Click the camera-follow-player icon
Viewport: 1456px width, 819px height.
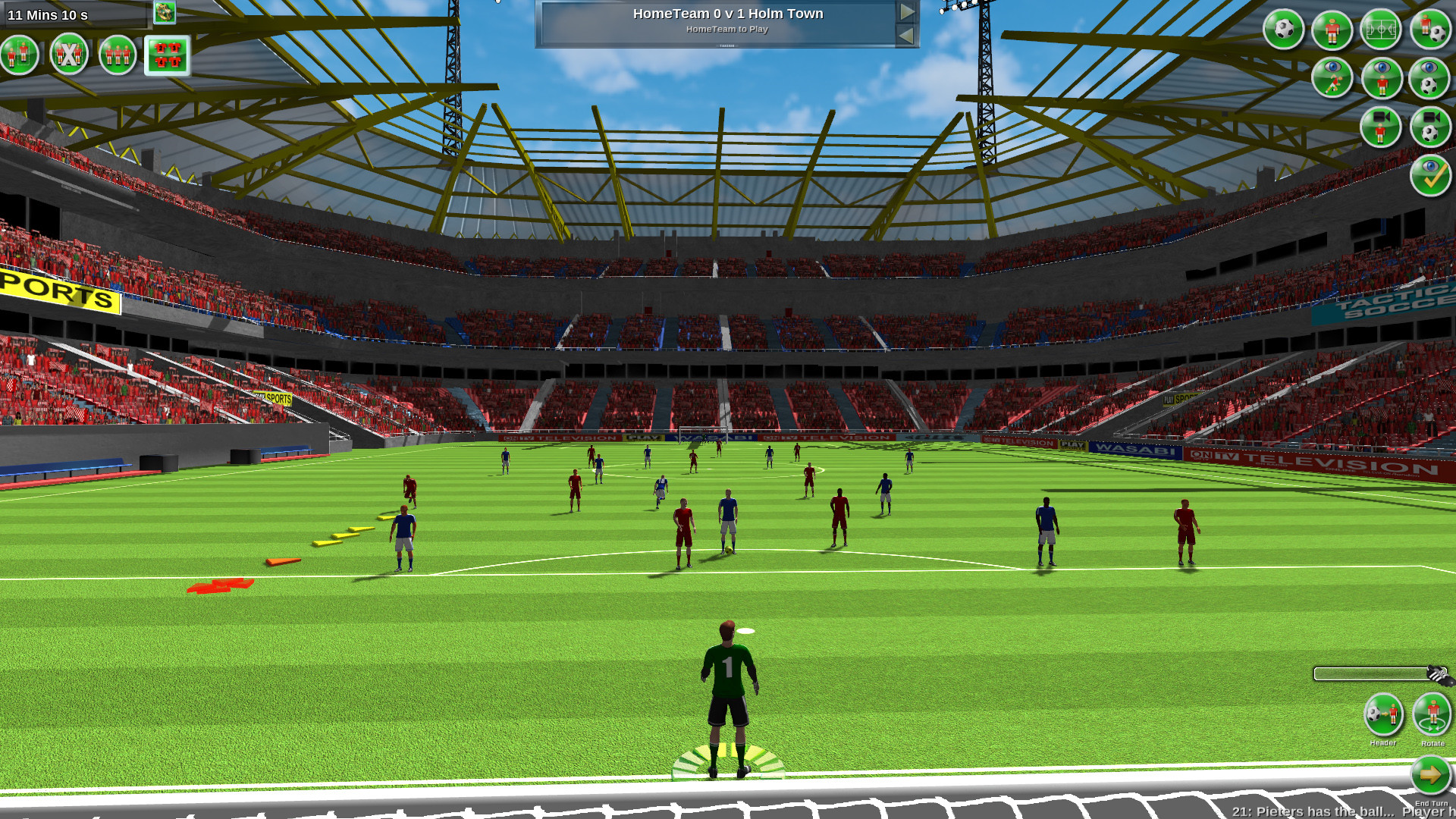(1381, 126)
